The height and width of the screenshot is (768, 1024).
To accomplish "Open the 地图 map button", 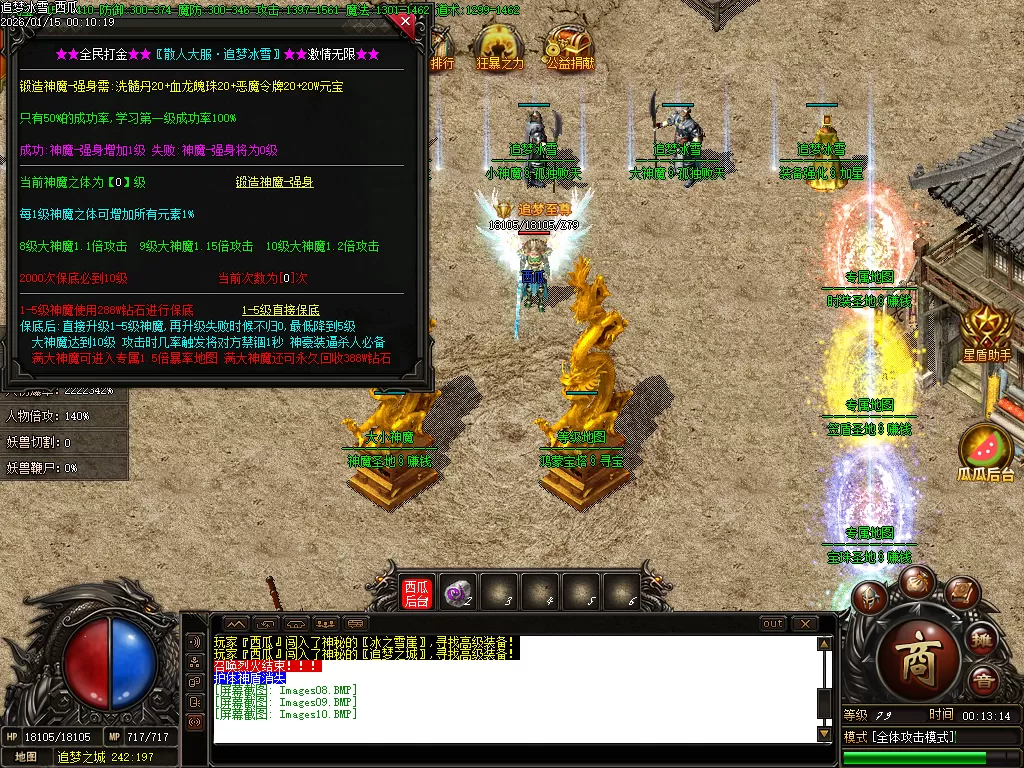I will click(25, 757).
